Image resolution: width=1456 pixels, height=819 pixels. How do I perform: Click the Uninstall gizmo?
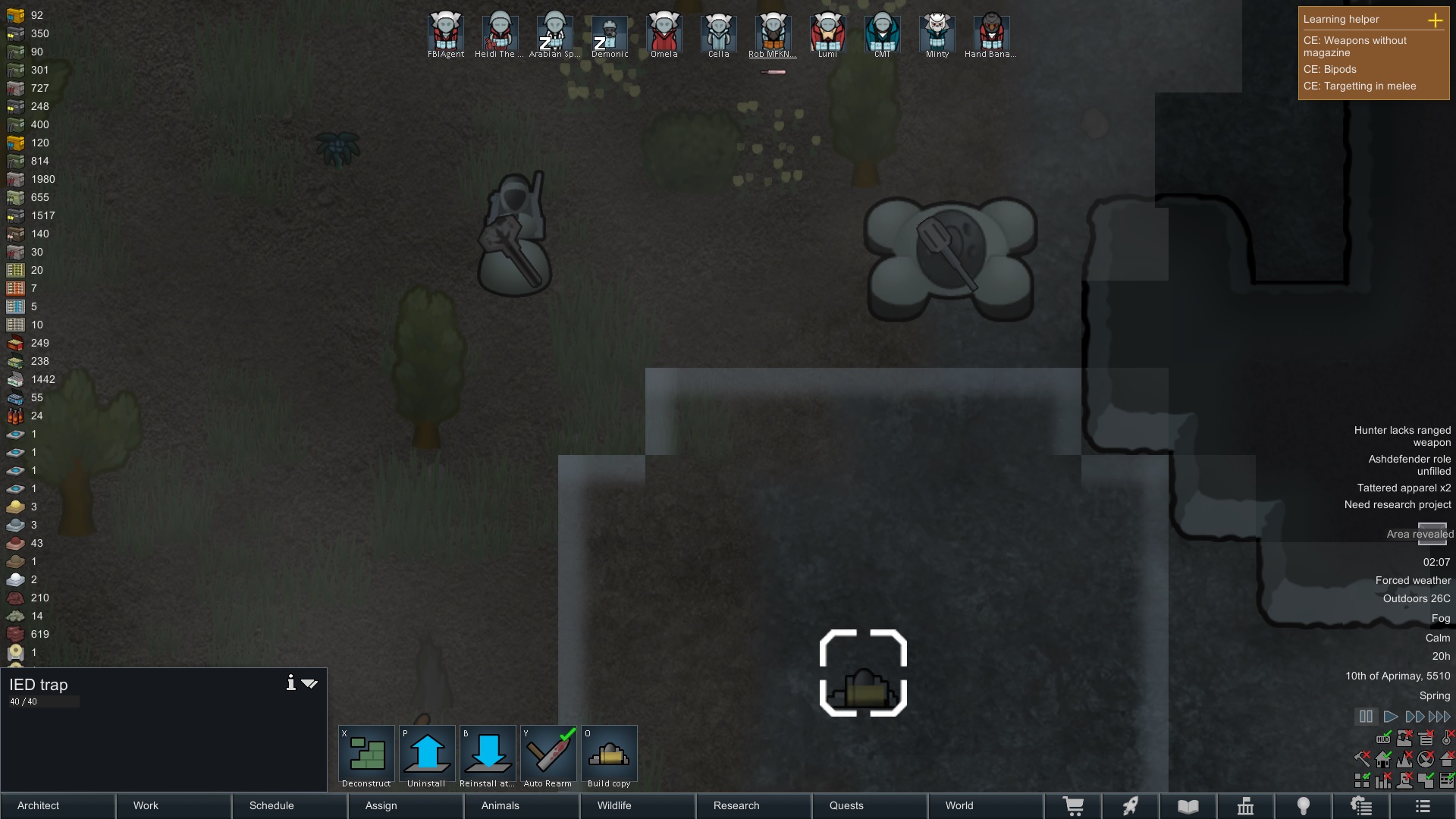[427, 754]
